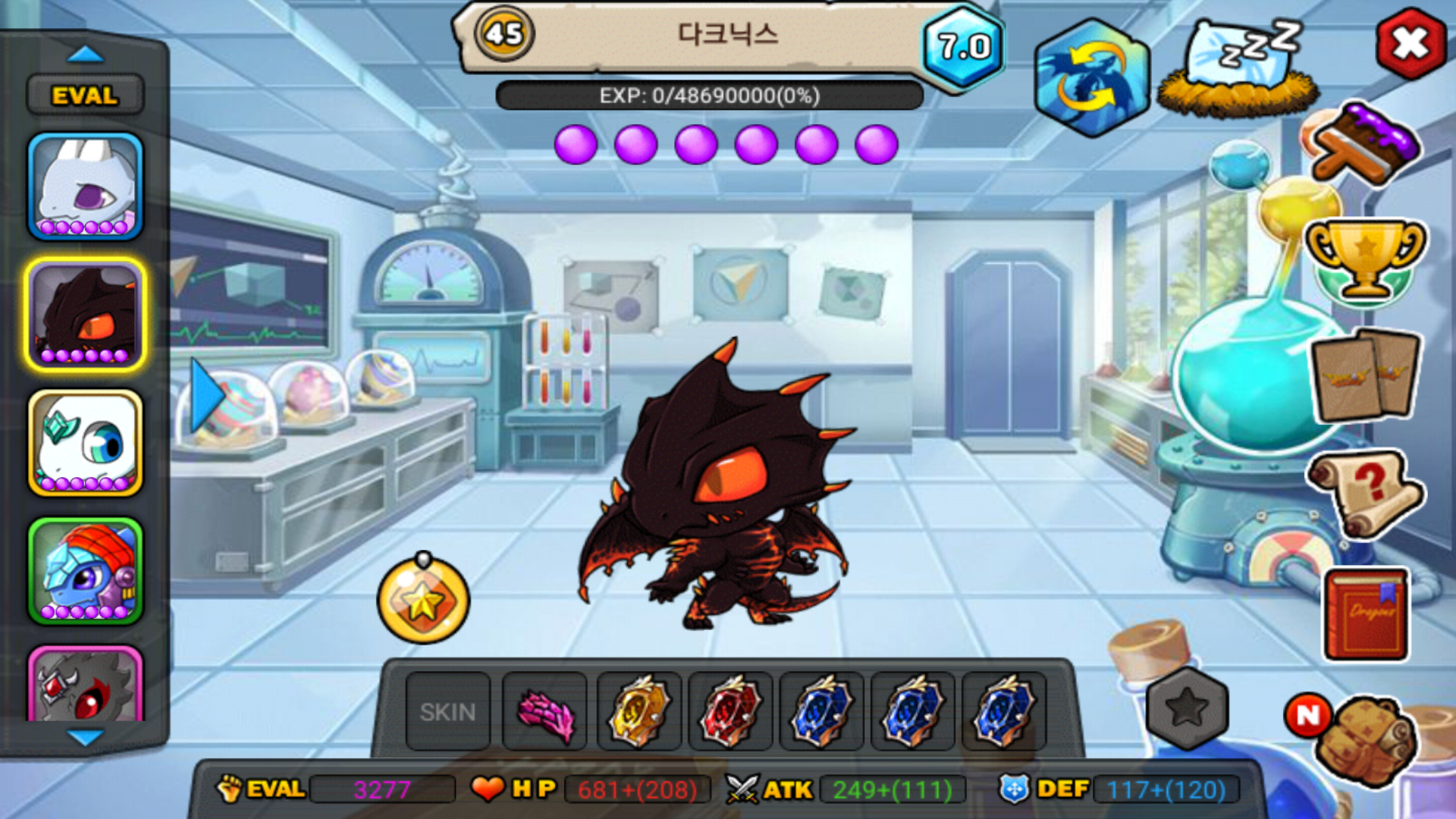Image resolution: width=1456 pixels, height=819 pixels.
Task: Select the grey dragon with red eye portrait
Action: [x=85, y=685]
